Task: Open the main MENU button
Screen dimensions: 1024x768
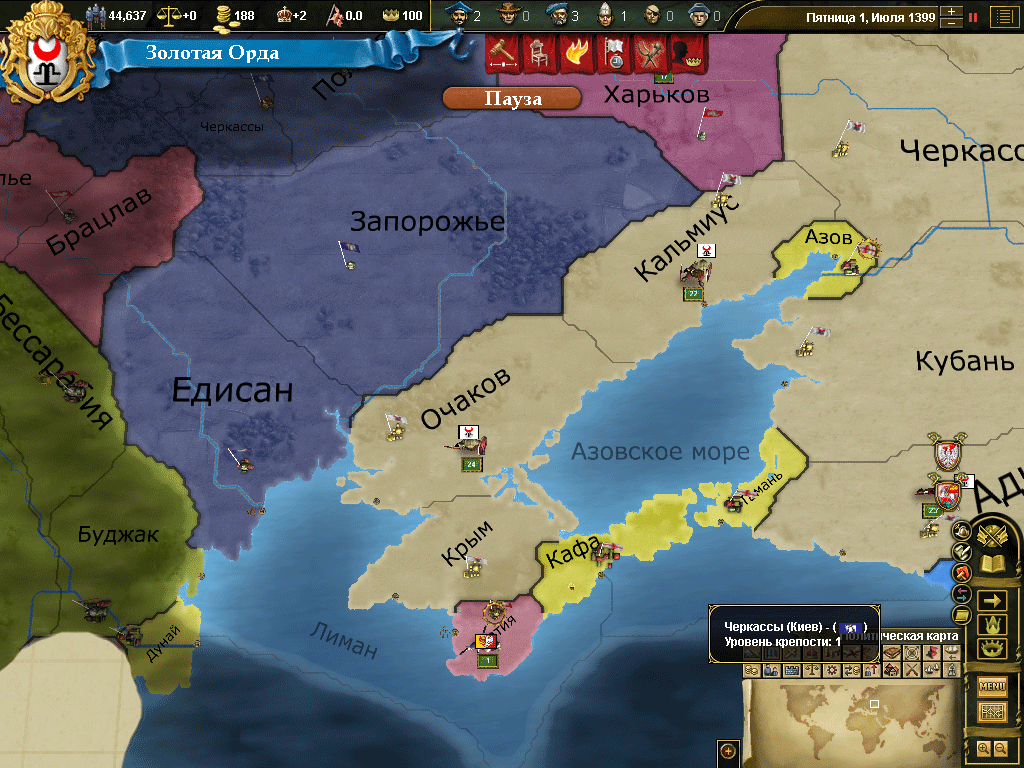Action: 992,686
